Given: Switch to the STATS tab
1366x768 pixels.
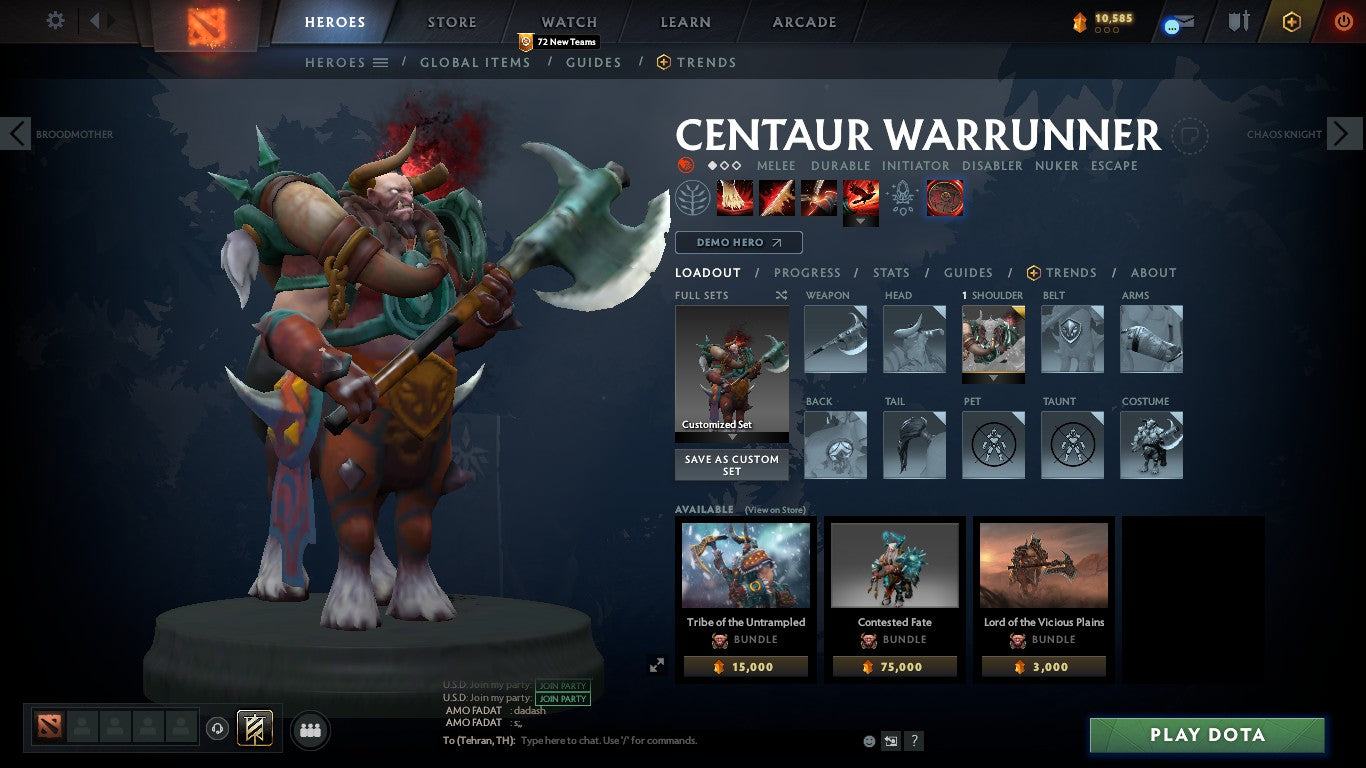Looking at the screenshot, I should [x=890, y=272].
